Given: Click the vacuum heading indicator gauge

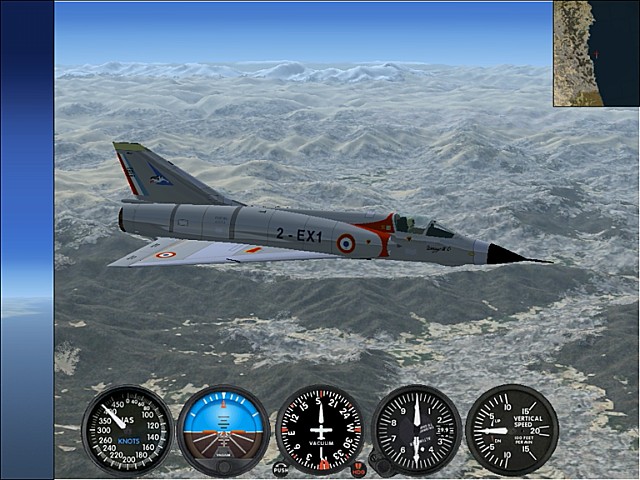Looking at the screenshot, I should pyautogui.click(x=320, y=430).
